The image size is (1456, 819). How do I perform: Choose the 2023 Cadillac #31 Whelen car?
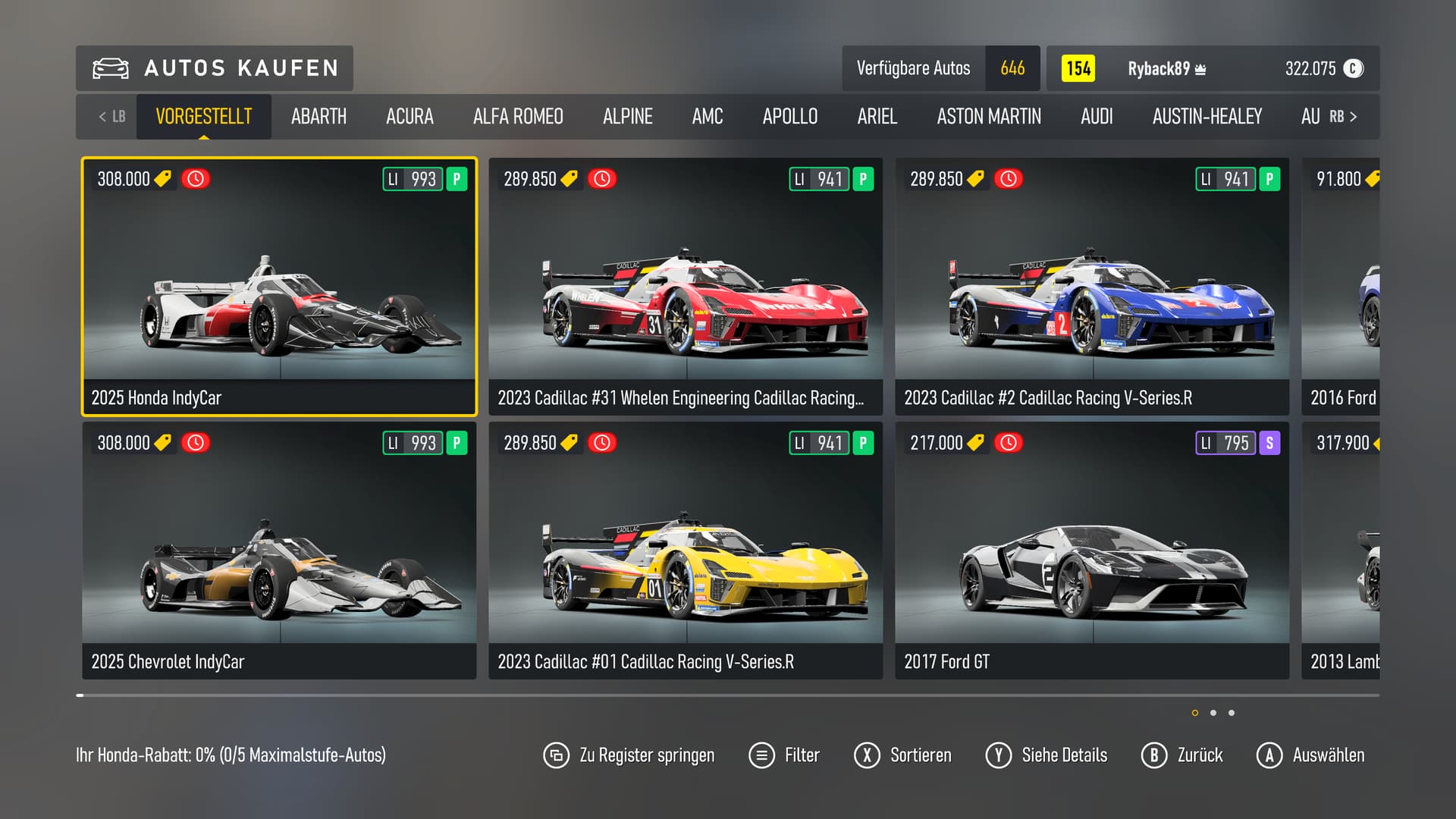tap(686, 287)
